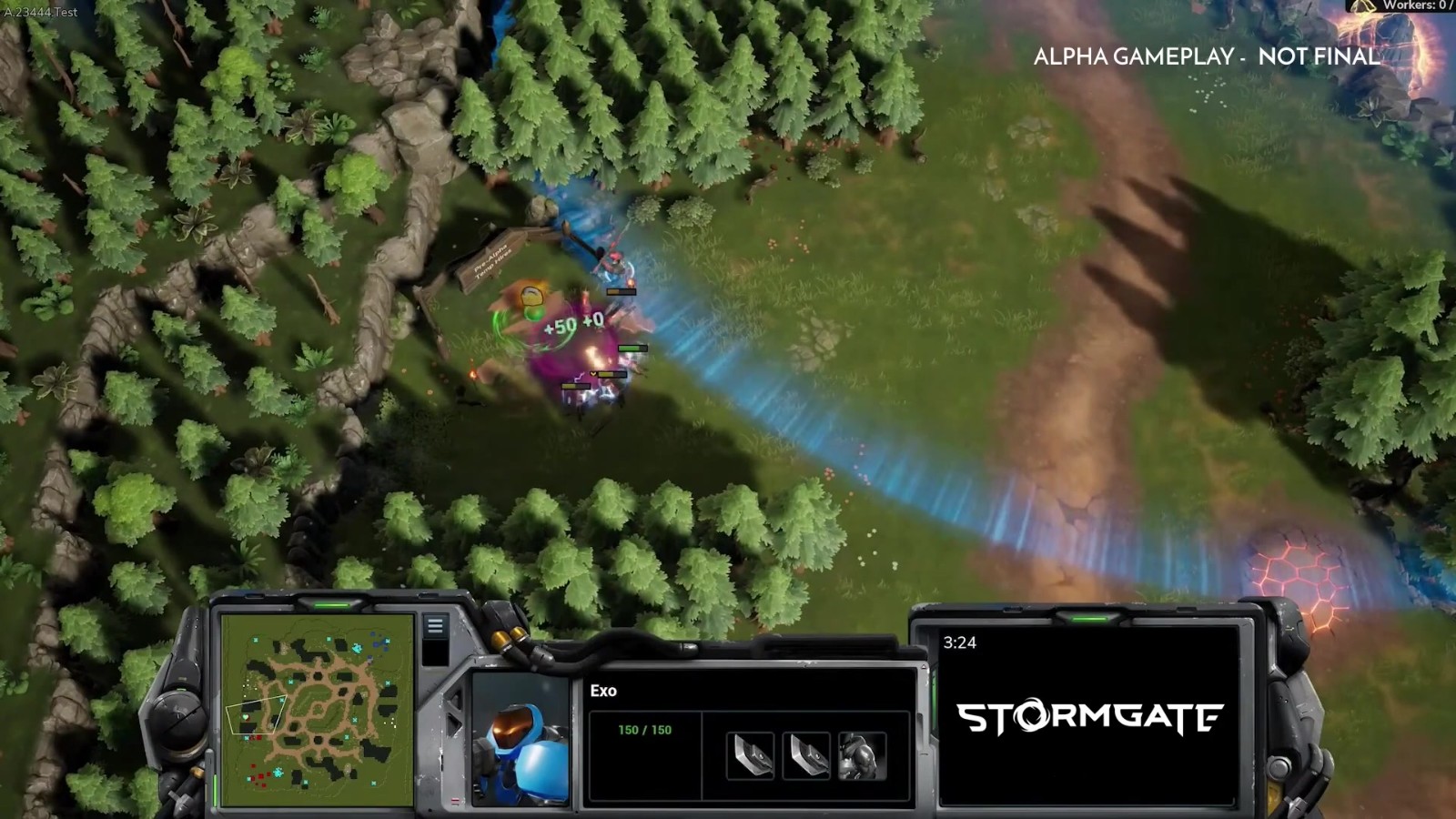Image resolution: width=1456 pixels, height=819 pixels.
Task: Select the Exo unit portrait
Action: [x=521, y=739]
